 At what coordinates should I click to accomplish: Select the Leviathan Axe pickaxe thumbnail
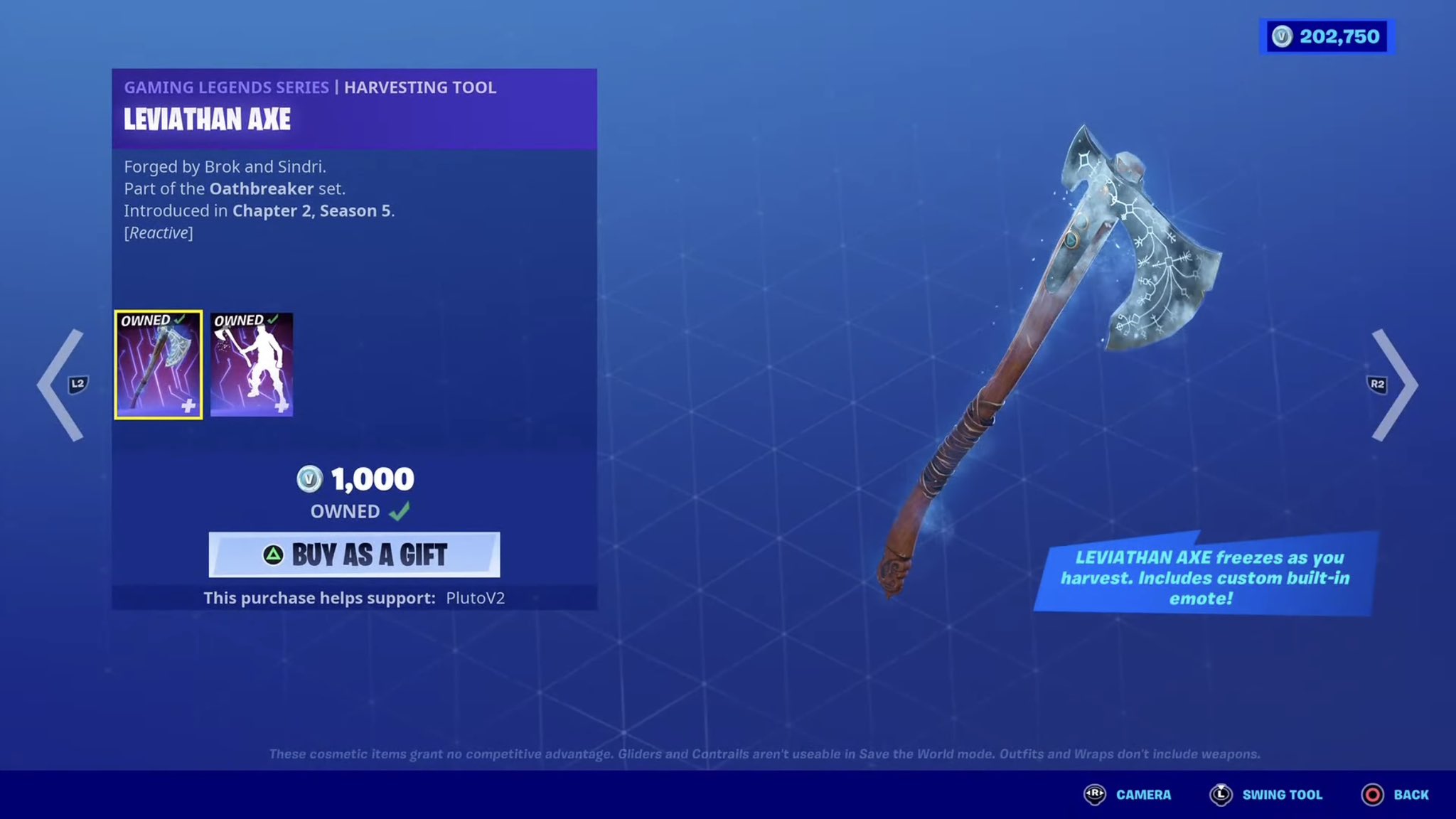point(158,365)
